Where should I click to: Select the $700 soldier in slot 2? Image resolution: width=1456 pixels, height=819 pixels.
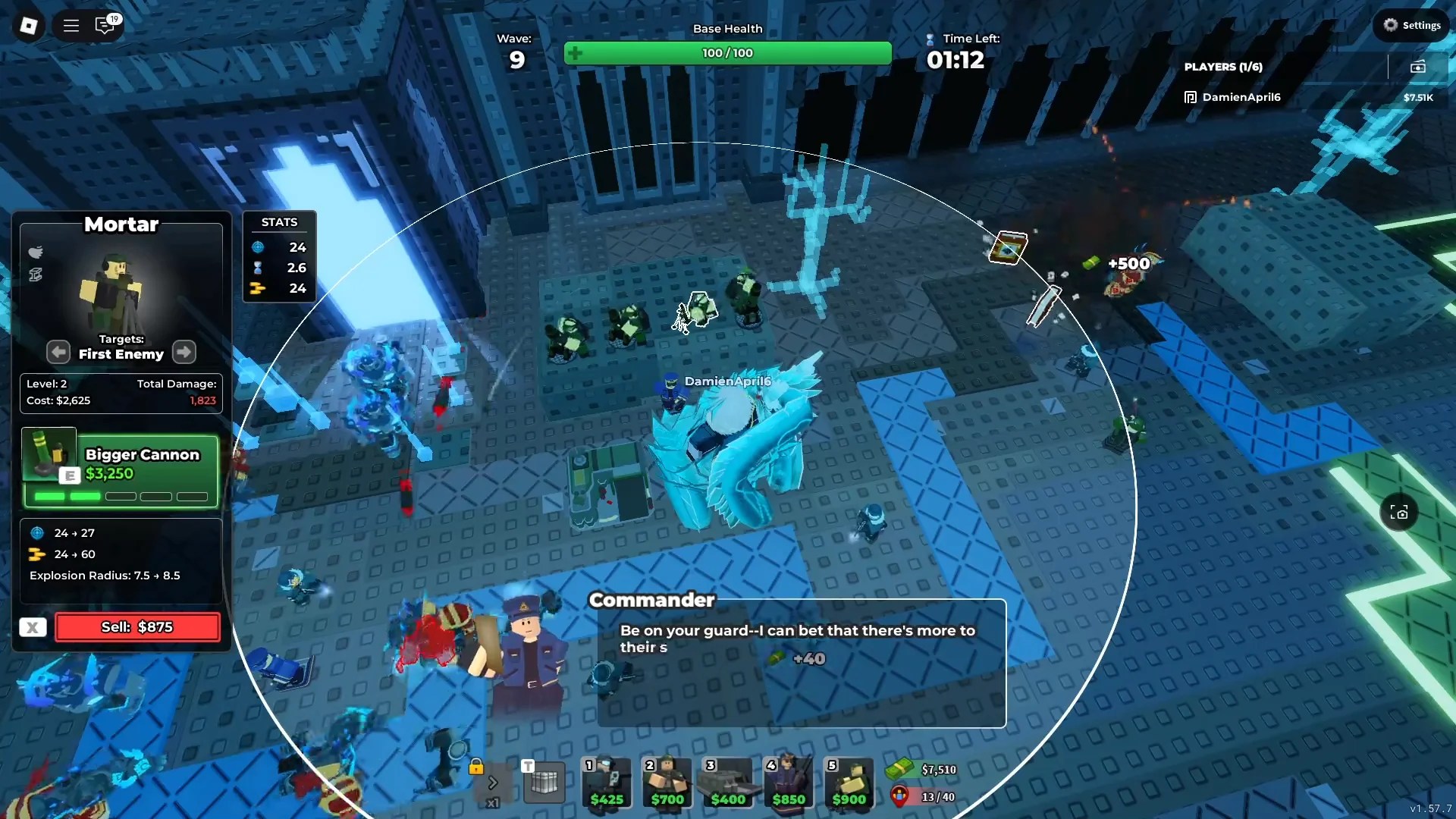pos(667,783)
